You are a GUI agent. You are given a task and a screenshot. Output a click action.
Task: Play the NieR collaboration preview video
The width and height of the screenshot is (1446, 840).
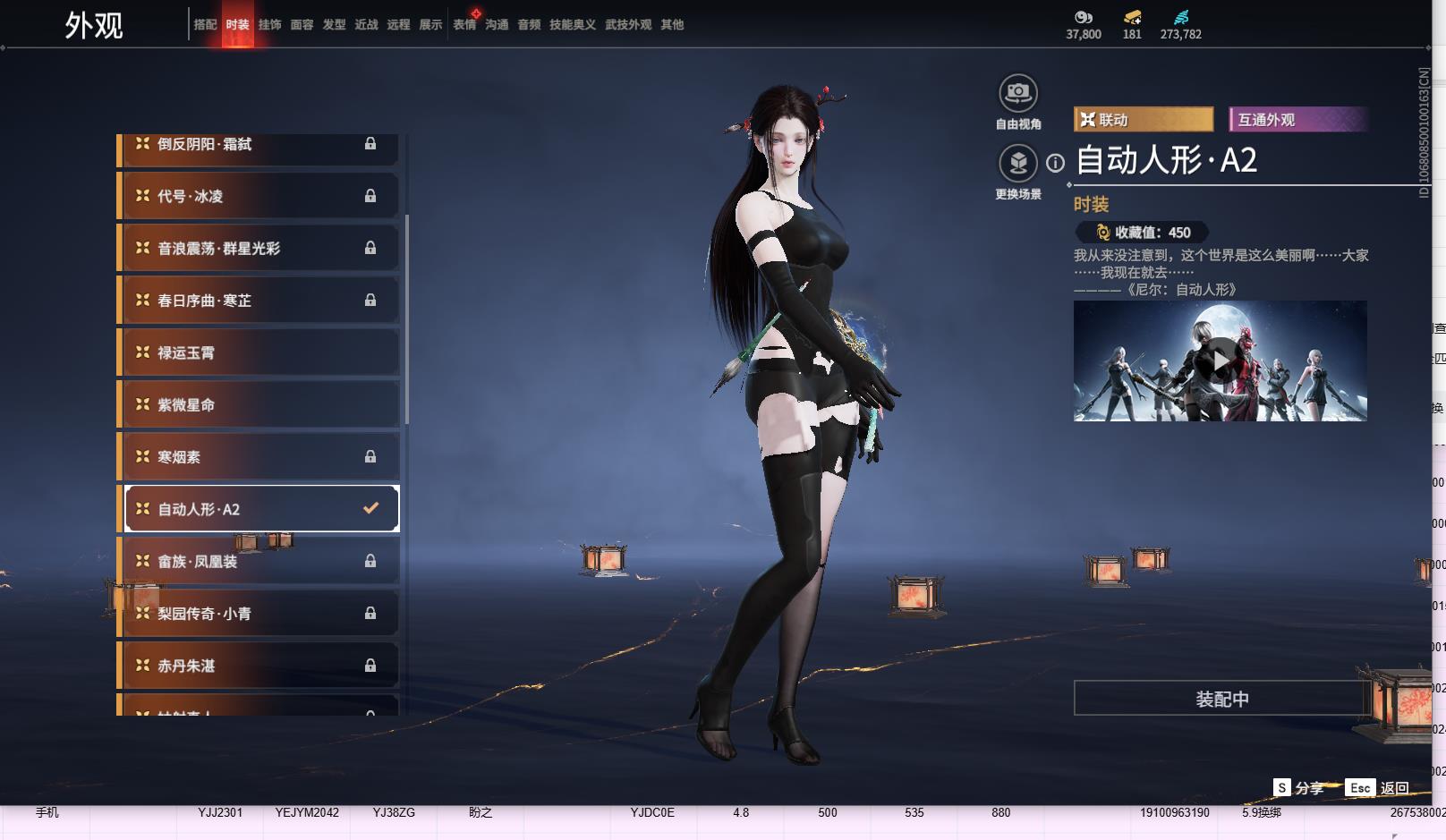tap(1221, 361)
